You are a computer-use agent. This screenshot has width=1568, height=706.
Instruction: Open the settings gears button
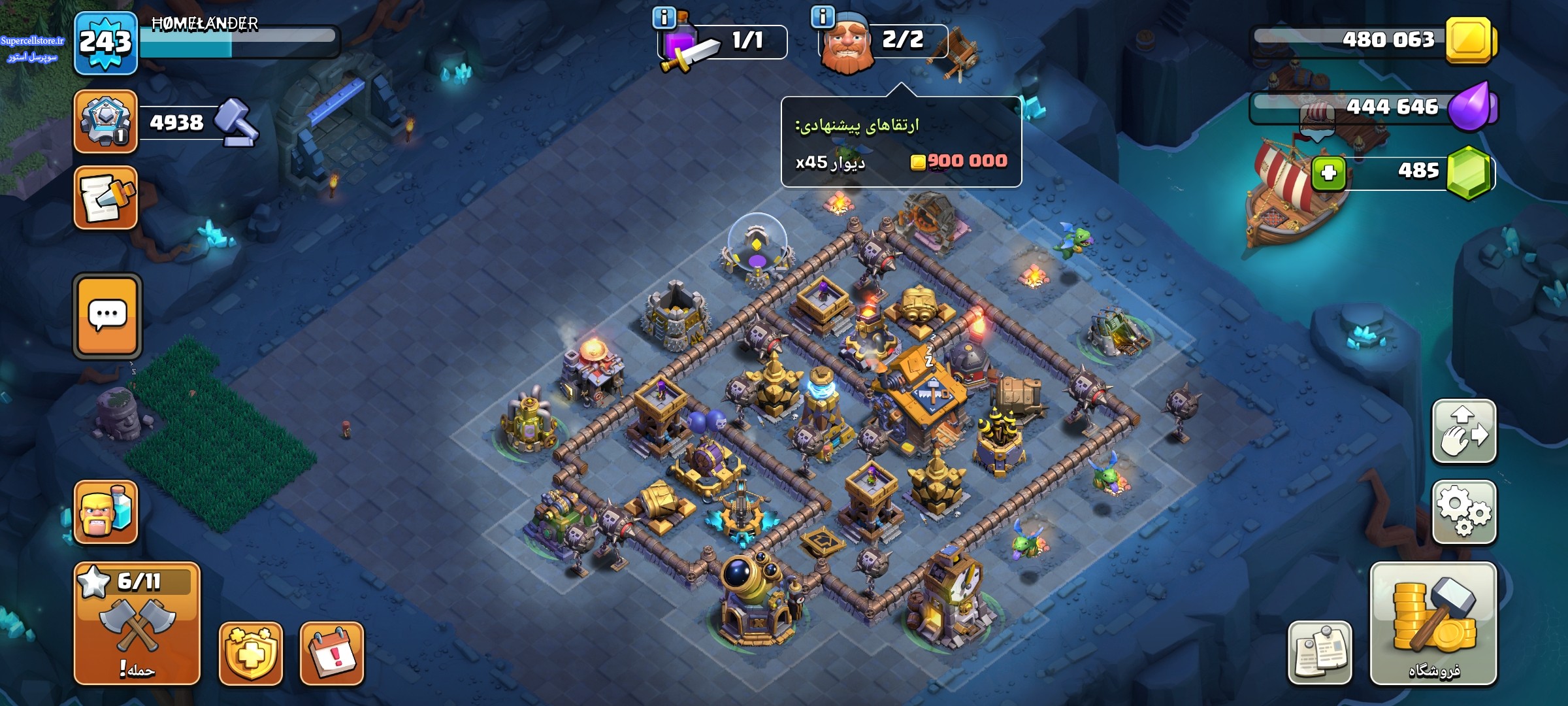pos(1463,512)
